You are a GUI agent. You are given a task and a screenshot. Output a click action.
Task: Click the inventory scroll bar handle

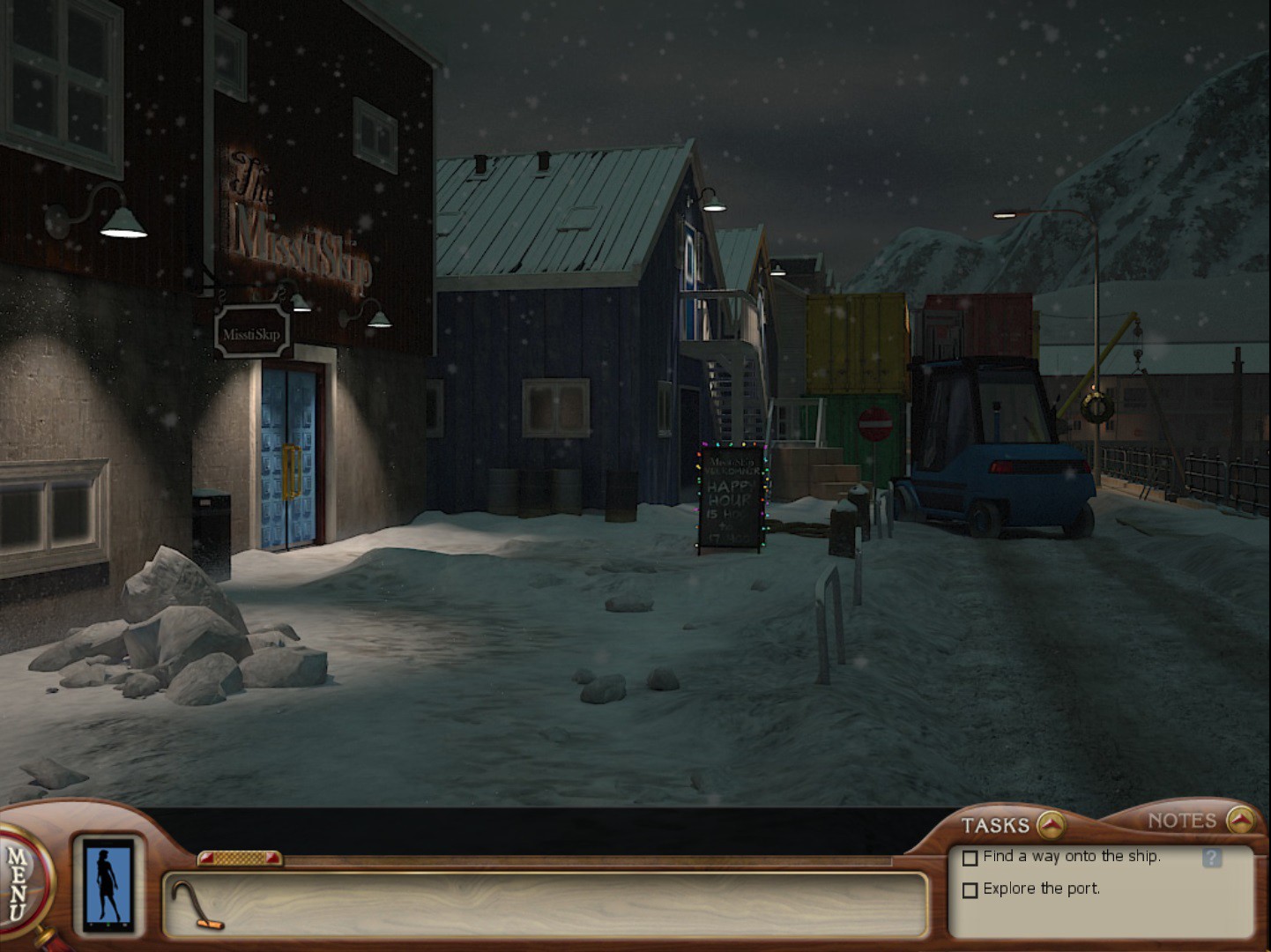click(x=240, y=858)
